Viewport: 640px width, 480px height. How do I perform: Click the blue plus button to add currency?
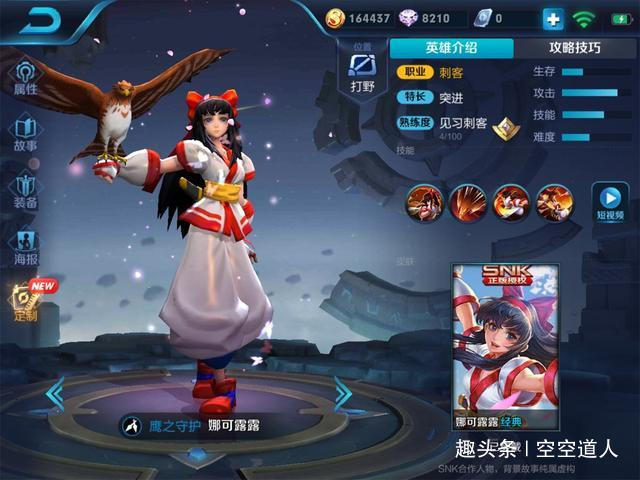[553, 18]
